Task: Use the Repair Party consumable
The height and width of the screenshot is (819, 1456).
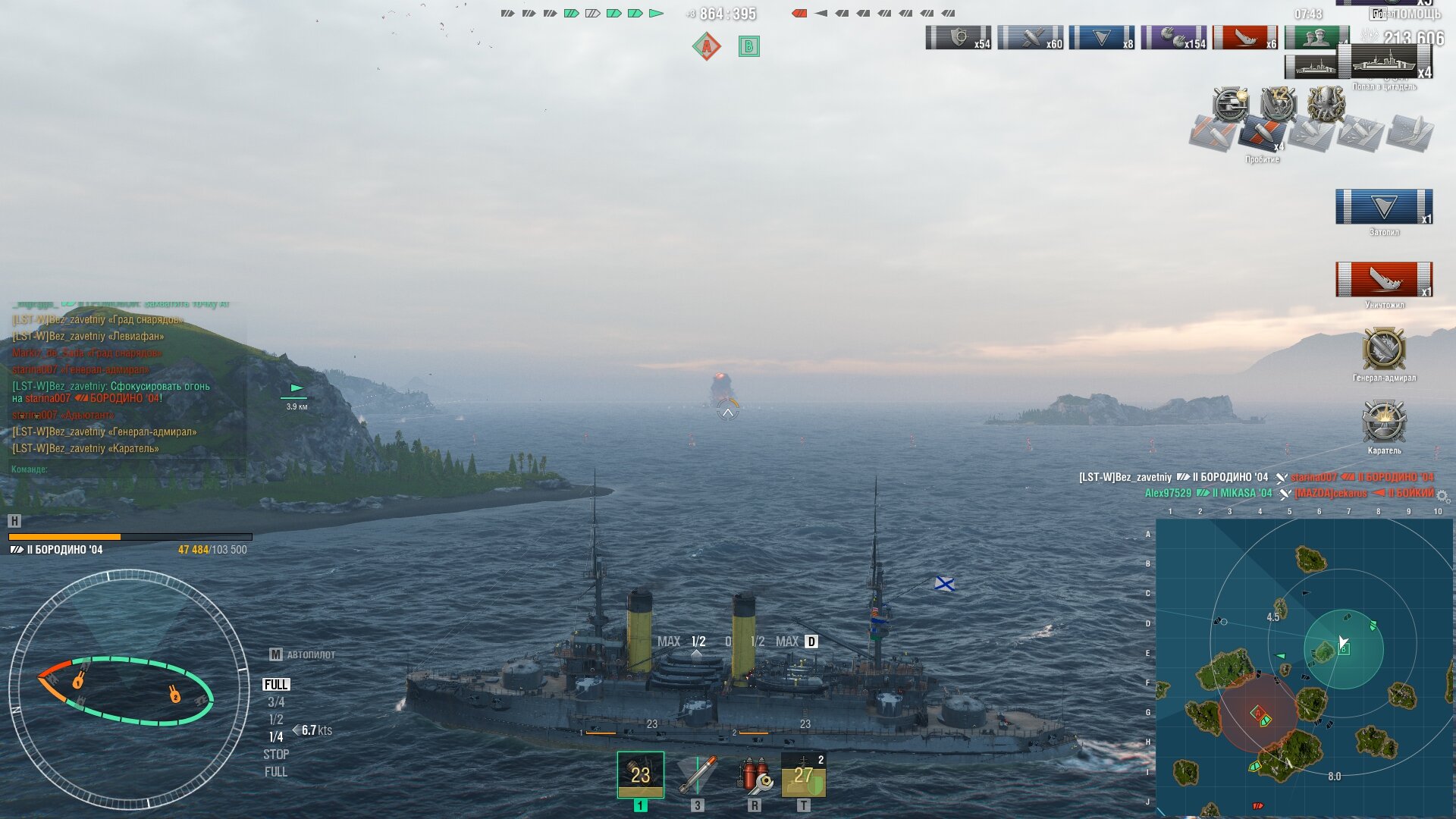Action: [x=803, y=774]
